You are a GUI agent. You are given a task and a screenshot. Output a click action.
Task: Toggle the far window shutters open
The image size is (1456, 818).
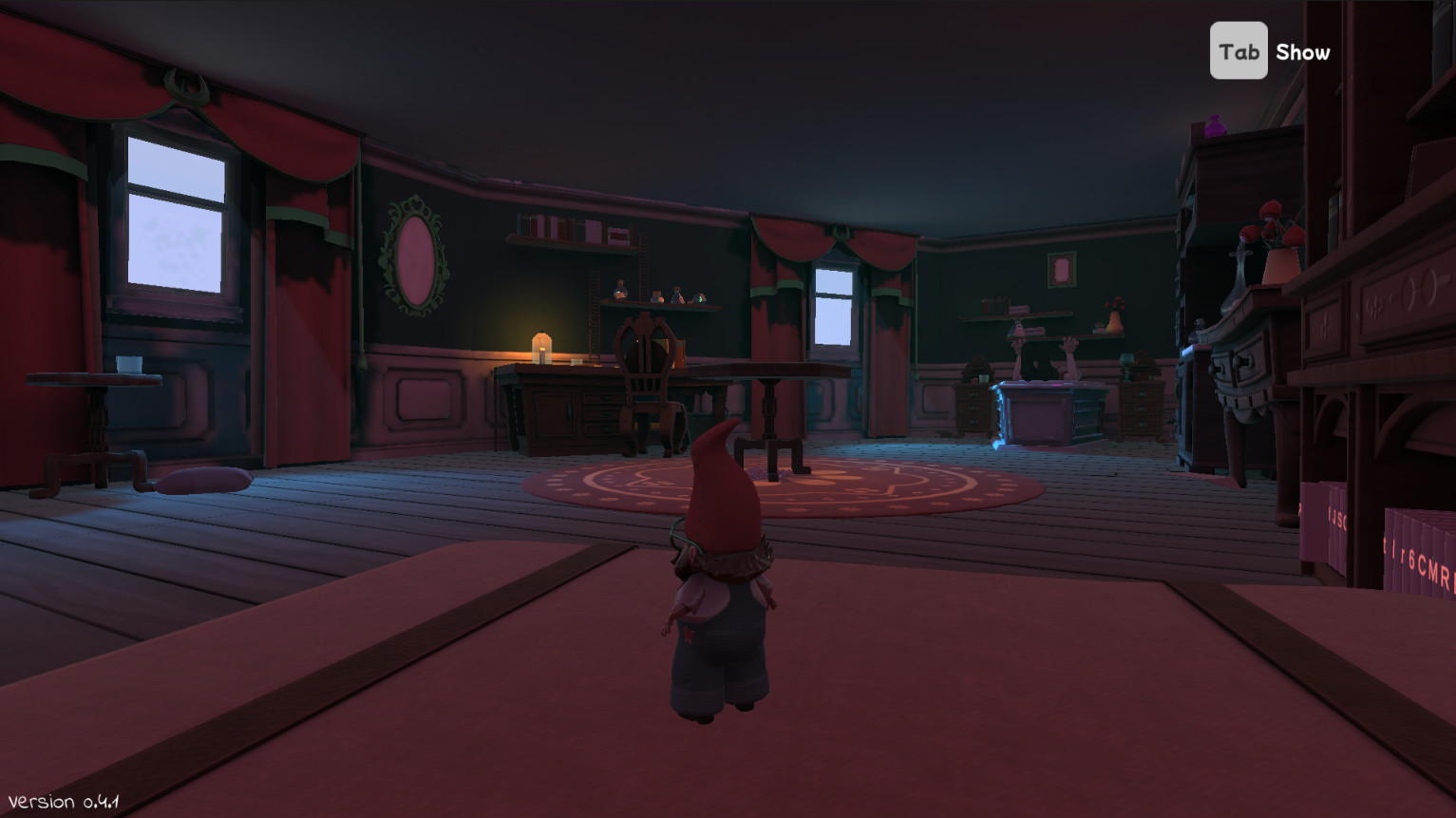point(836,309)
